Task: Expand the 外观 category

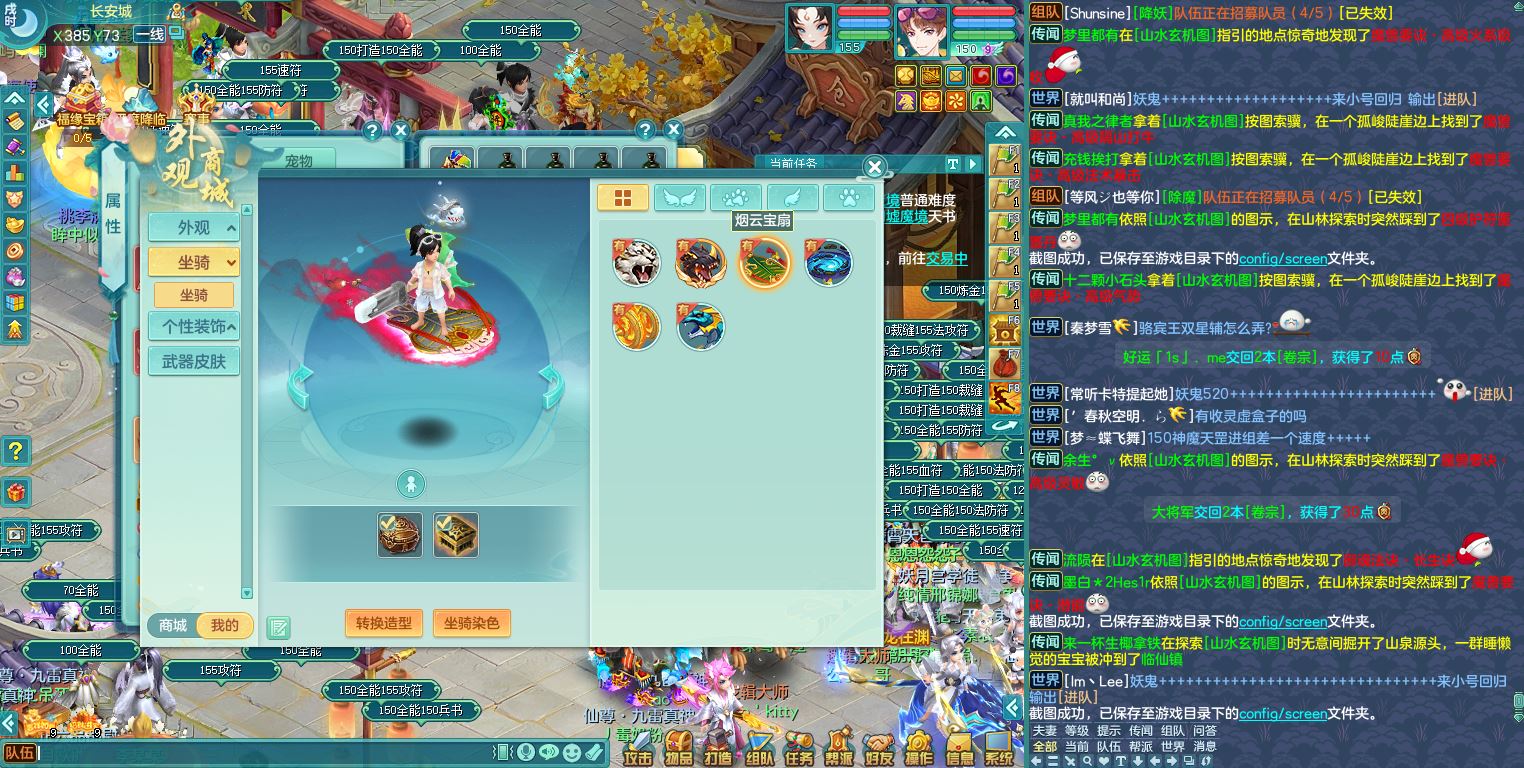Action: point(194,228)
